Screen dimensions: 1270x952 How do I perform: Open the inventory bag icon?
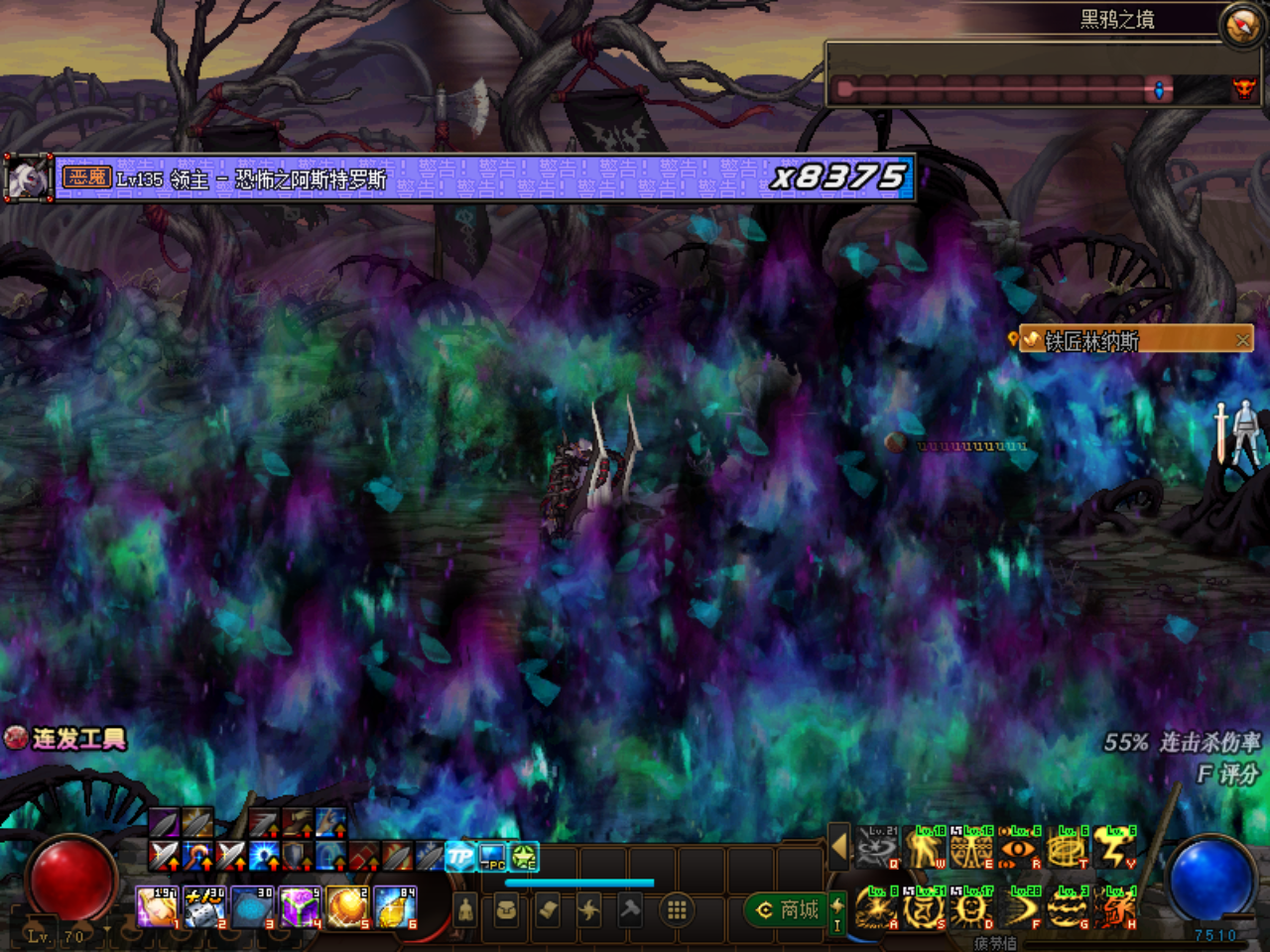(x=506, y=911)
